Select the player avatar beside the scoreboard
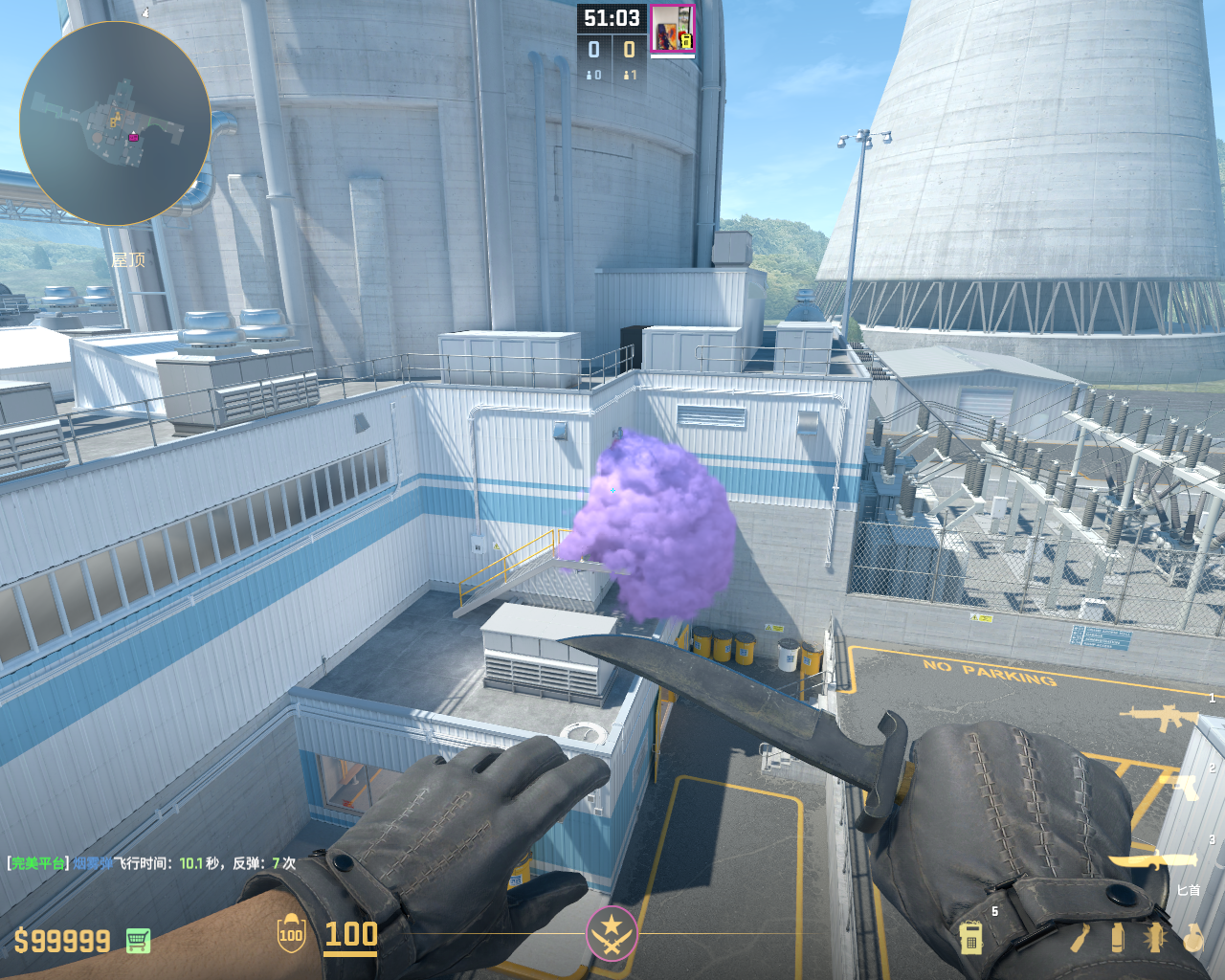Image resolution: width=1225 pixels, height=980 pixels. click(x=672, y=29)
